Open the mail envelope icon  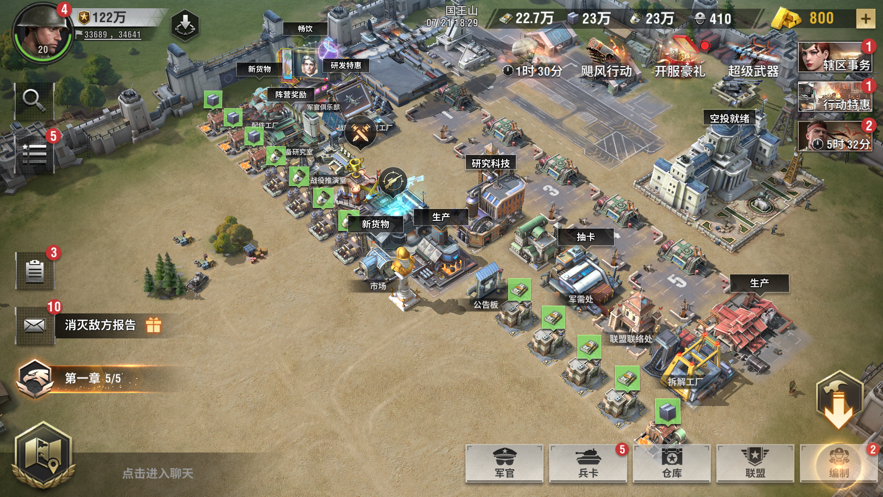[34, 325]
